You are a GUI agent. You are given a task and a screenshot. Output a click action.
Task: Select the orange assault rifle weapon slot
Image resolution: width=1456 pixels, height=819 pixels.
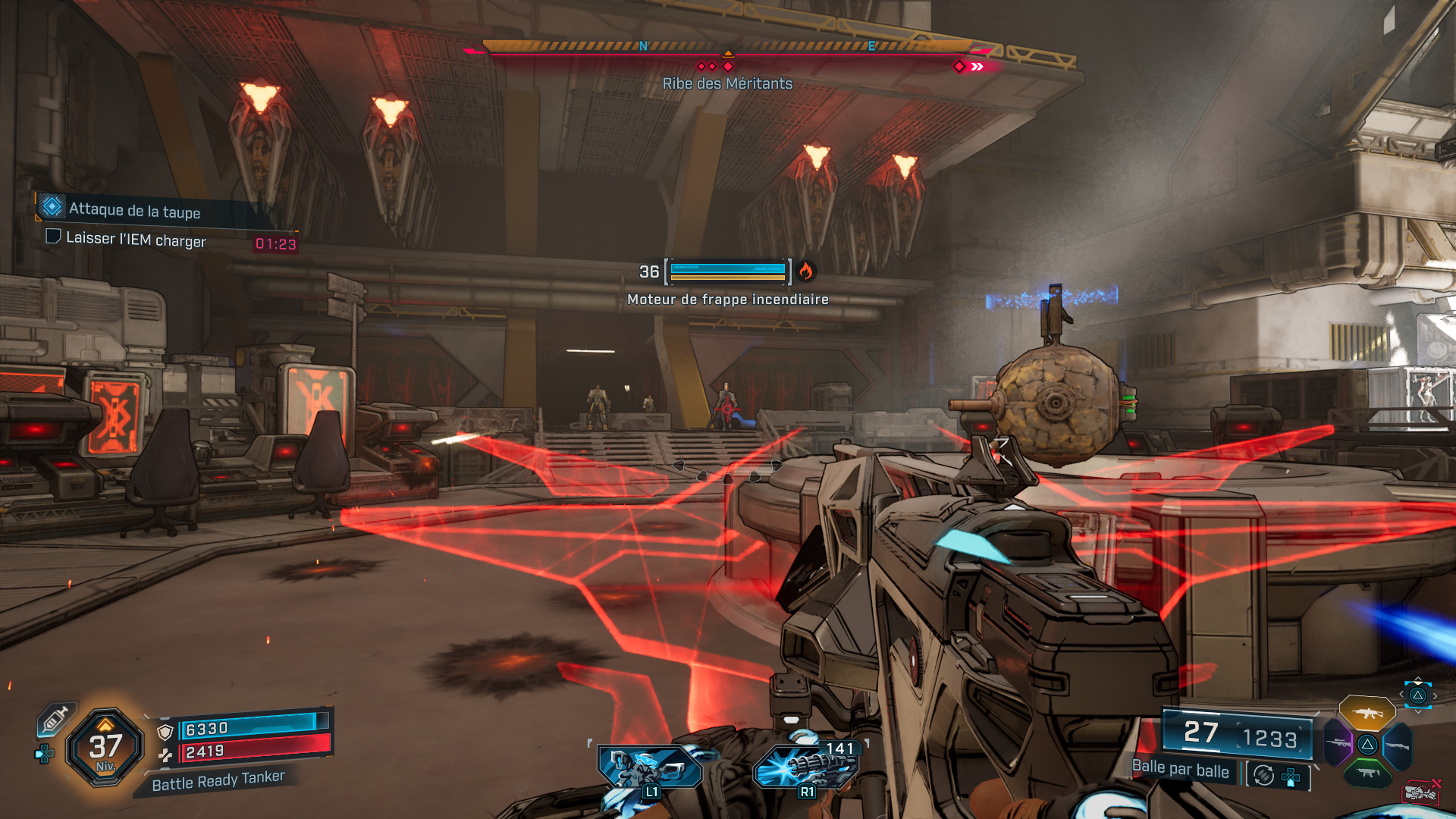click(x=1367, y=713)
